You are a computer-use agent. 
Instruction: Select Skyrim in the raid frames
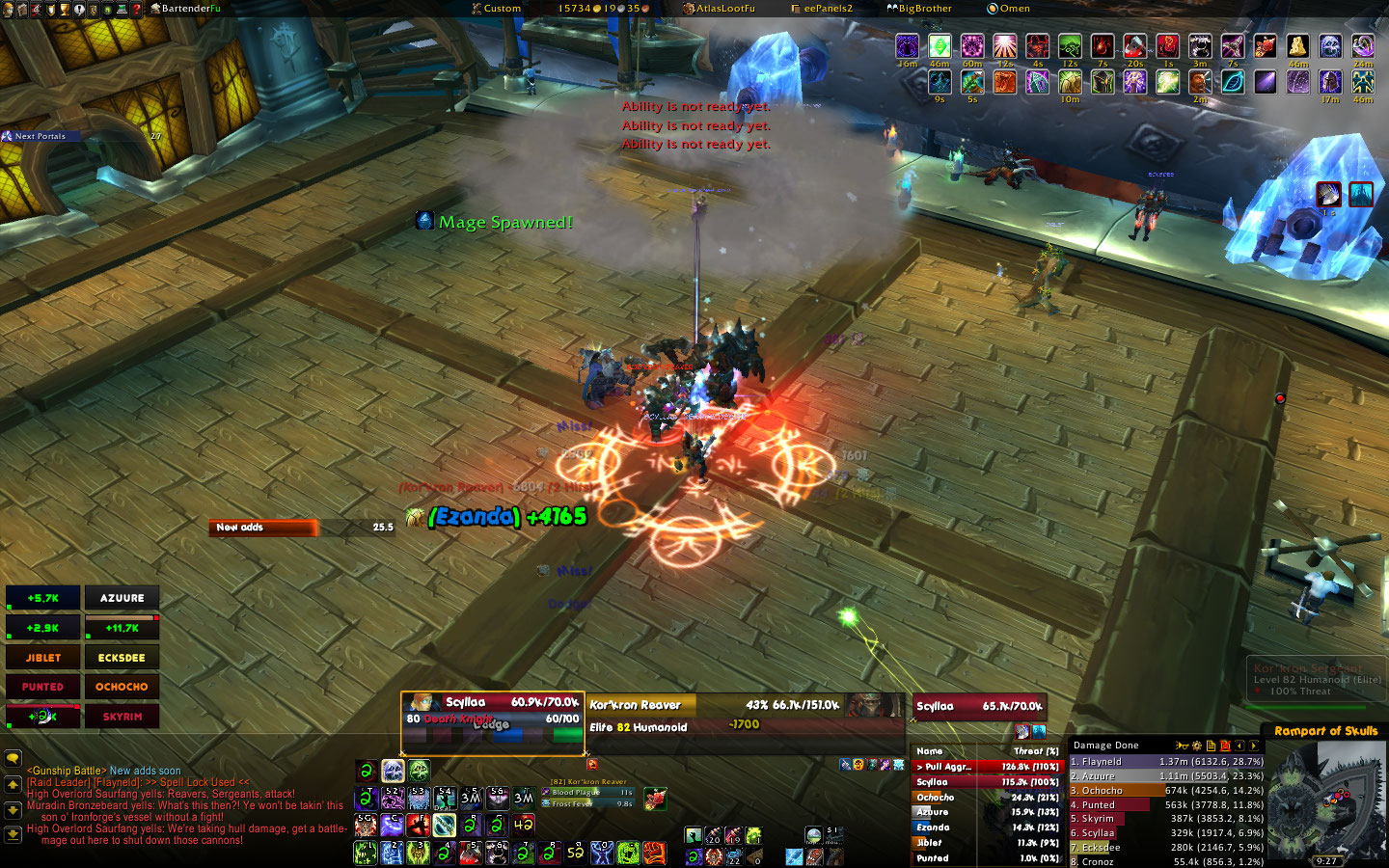pyautogui.click(x=122, y=717)
